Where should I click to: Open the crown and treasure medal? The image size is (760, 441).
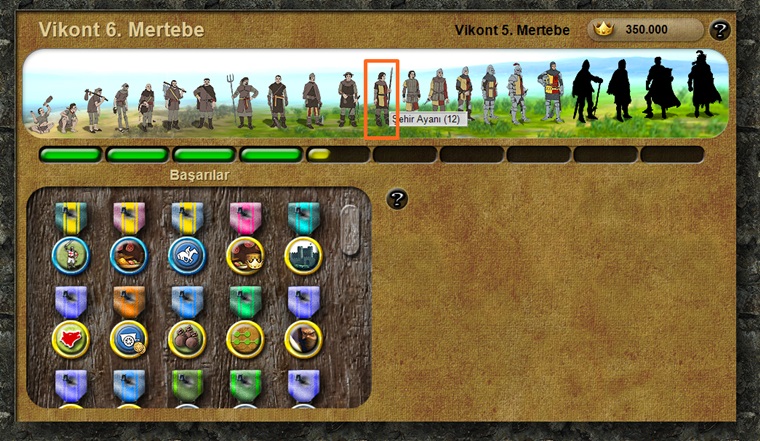coord(244,254)
